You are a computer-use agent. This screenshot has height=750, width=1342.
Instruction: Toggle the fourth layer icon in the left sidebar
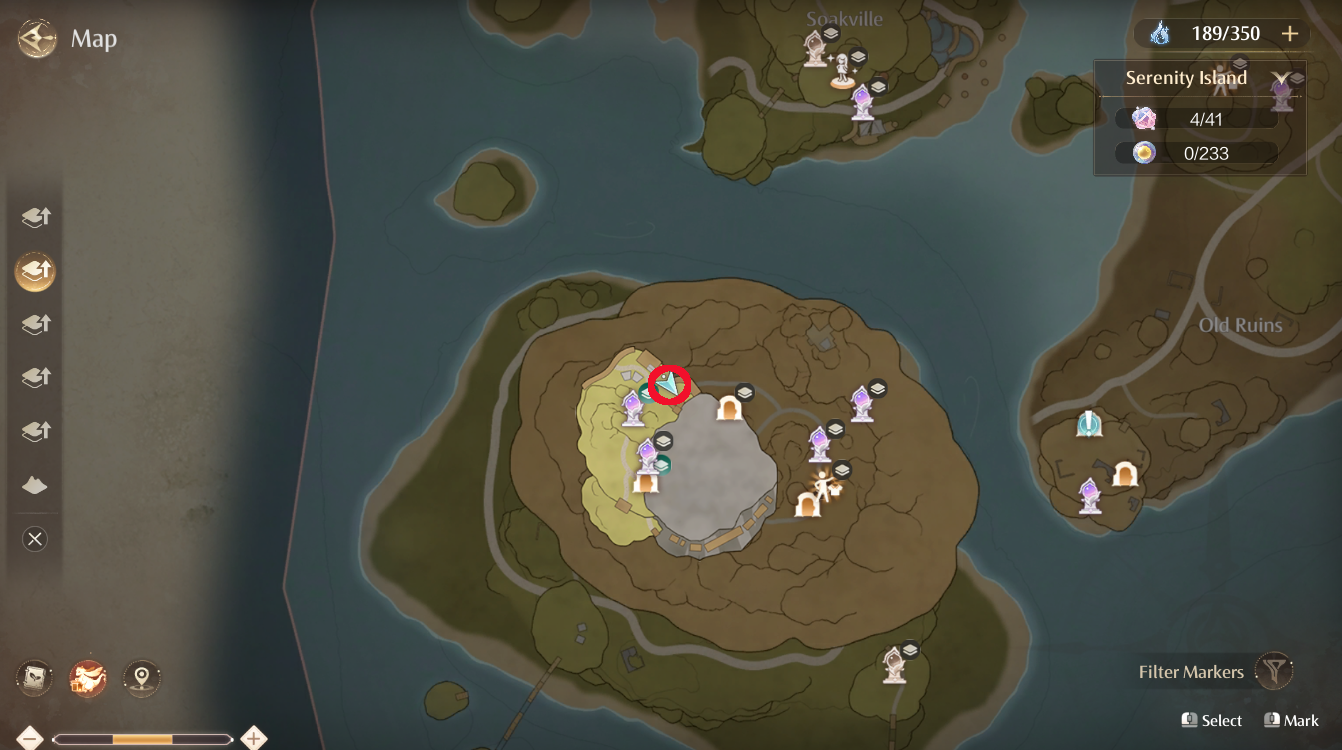(x=34, y=377)
